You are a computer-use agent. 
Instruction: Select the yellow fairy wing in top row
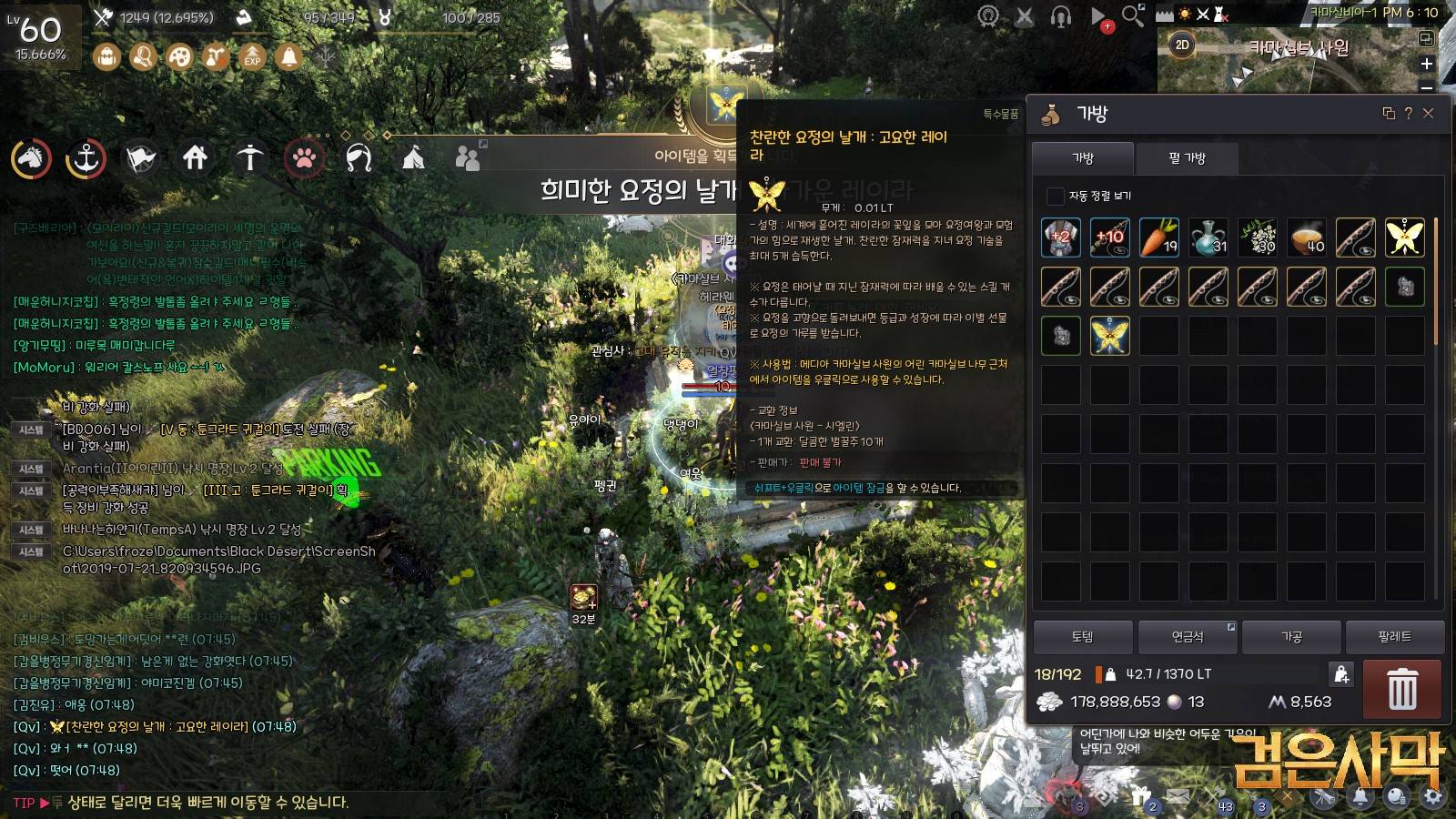1404,237
